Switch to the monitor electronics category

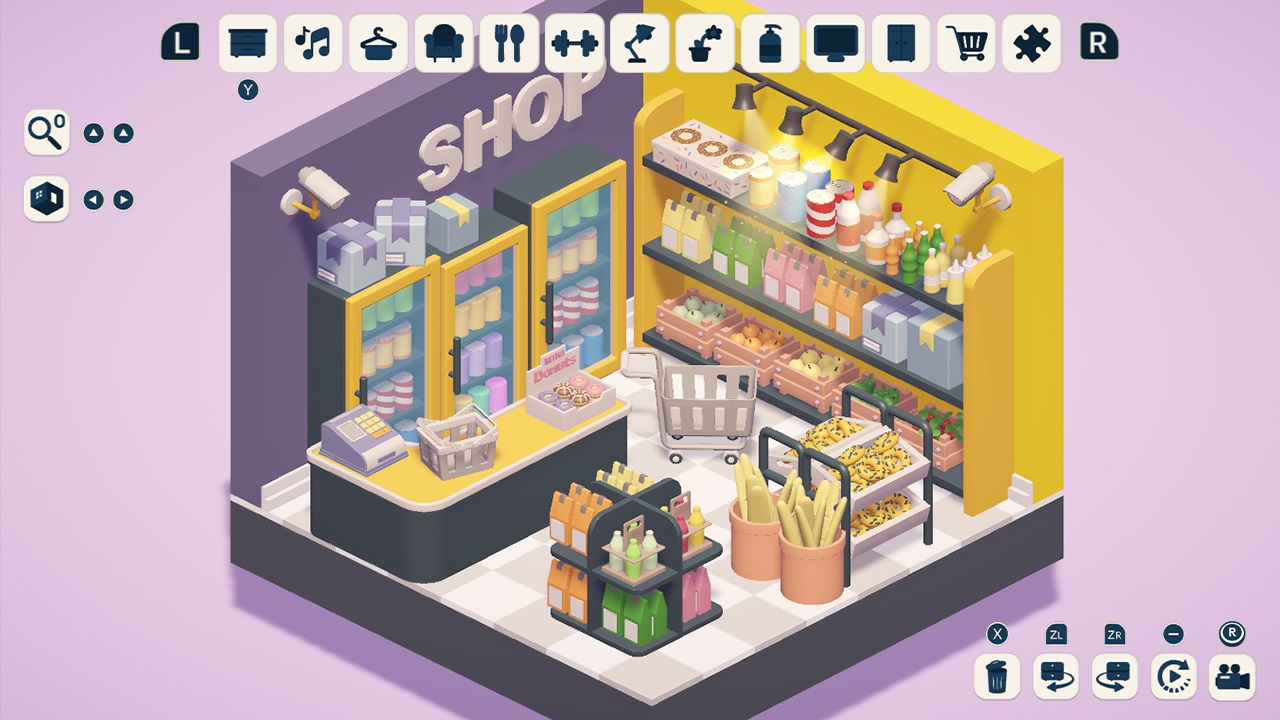pos(836,44)
